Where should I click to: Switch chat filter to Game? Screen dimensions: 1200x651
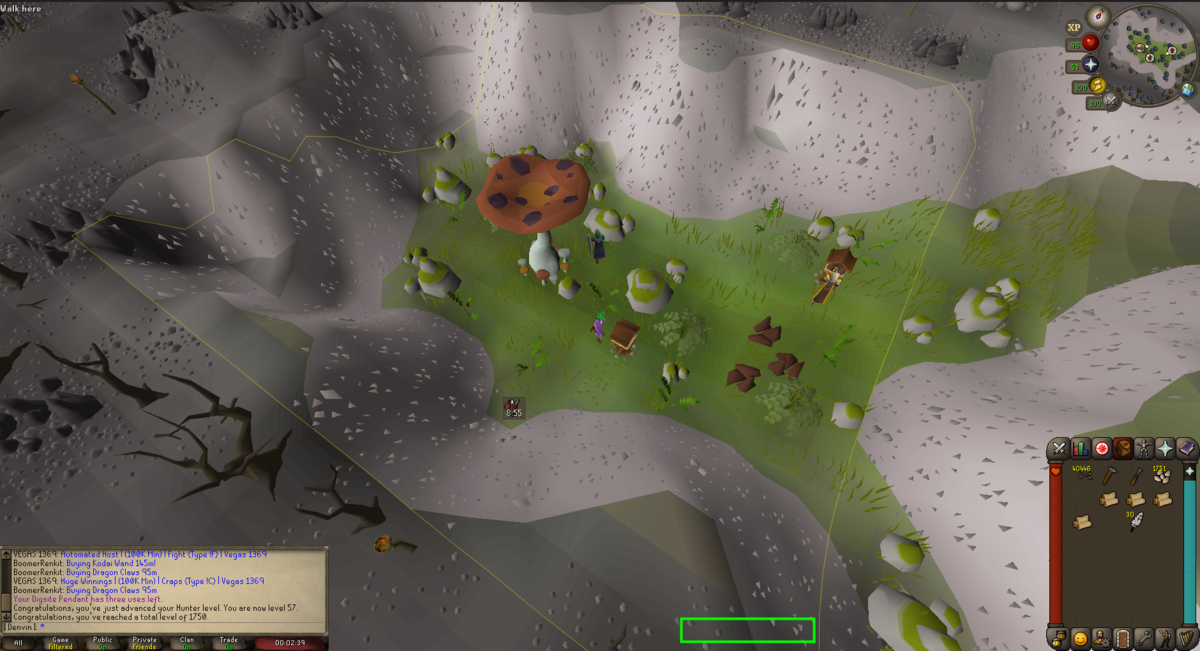point(60,642)
